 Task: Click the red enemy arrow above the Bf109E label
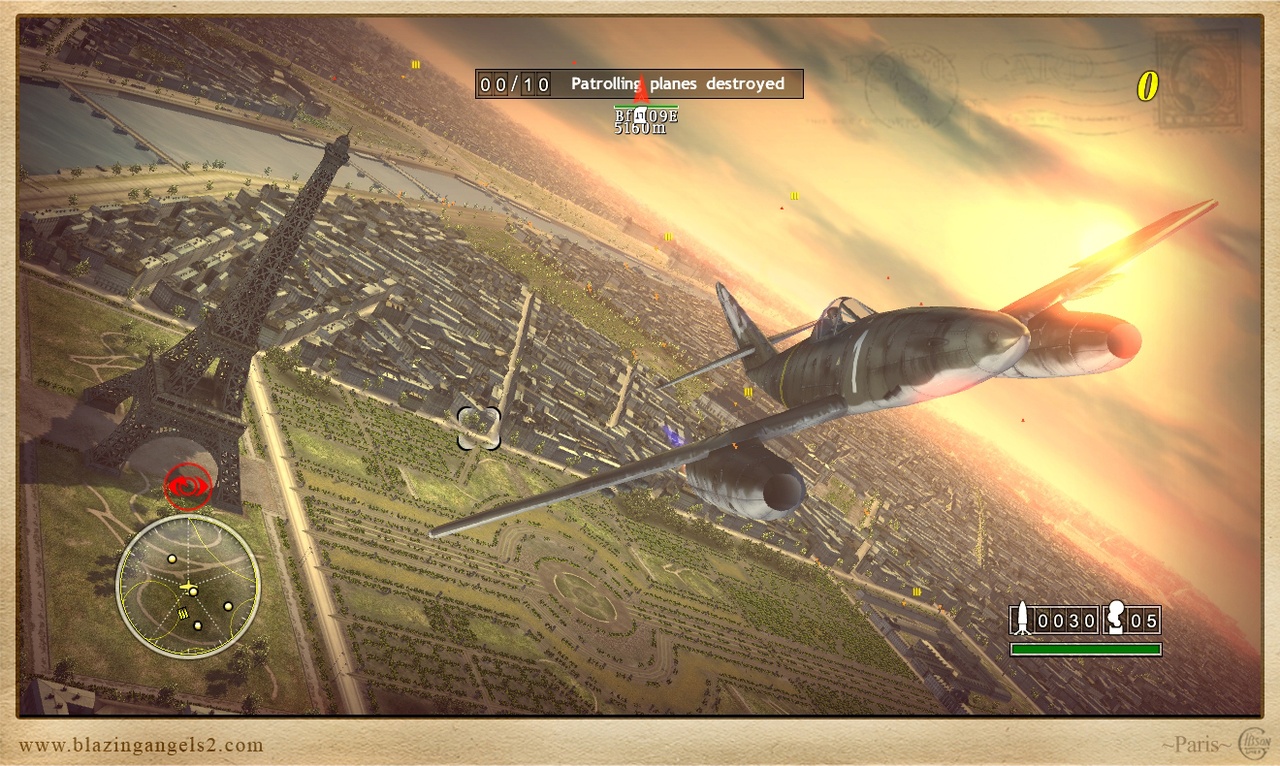point(640,95)
